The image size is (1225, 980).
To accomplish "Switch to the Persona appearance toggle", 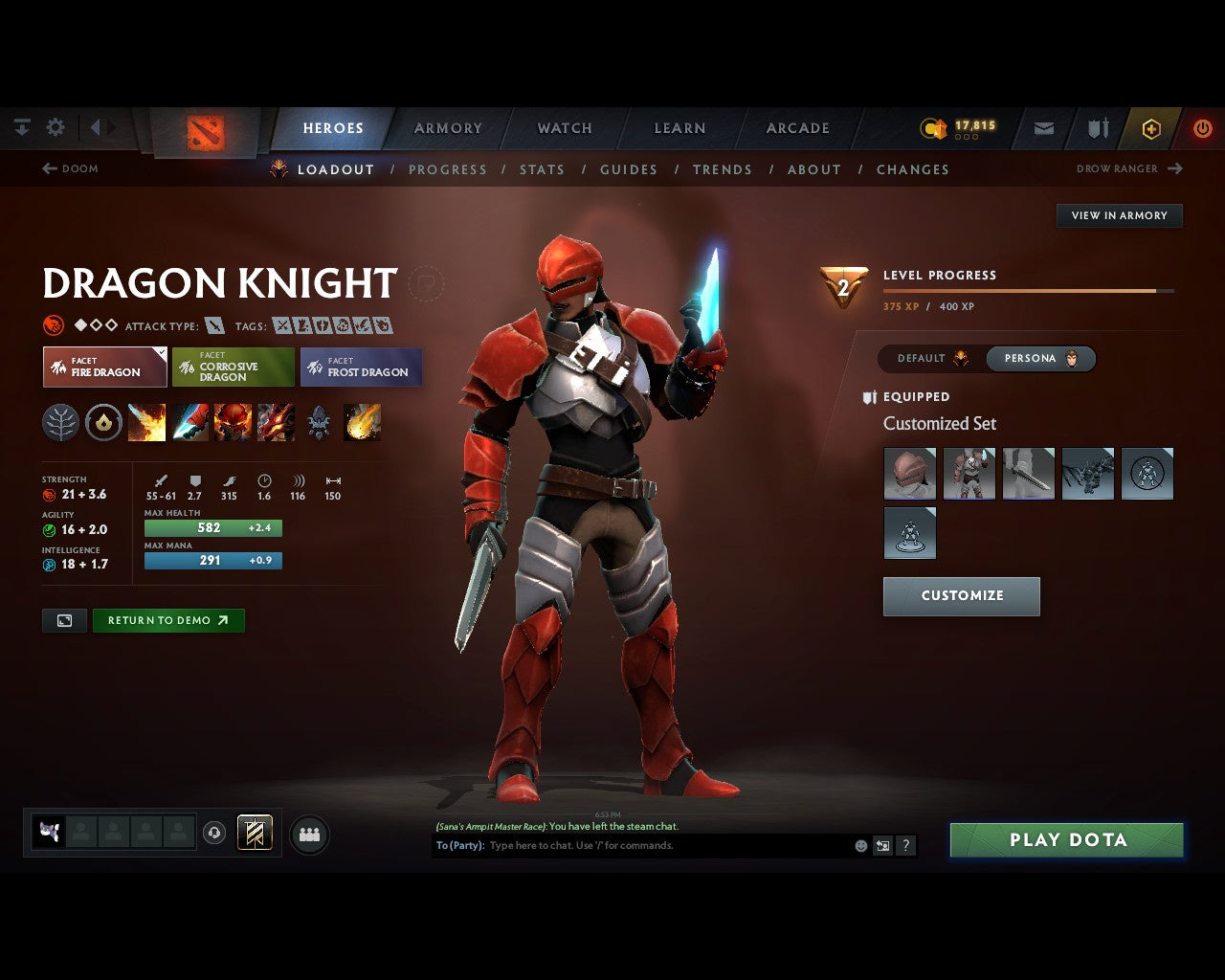I will tap(1041, 358).
